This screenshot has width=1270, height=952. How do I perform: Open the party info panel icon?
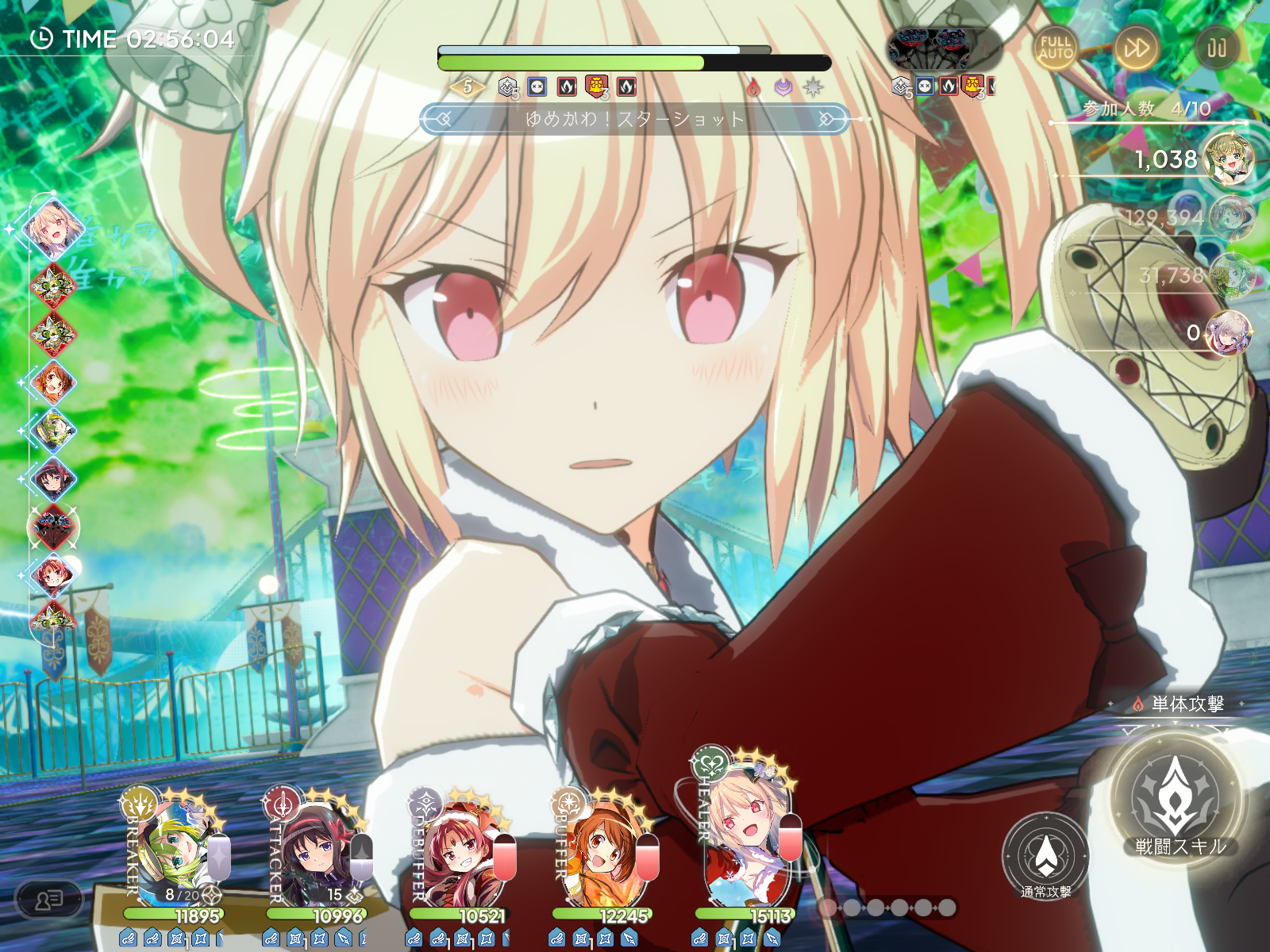click(49, 900)
